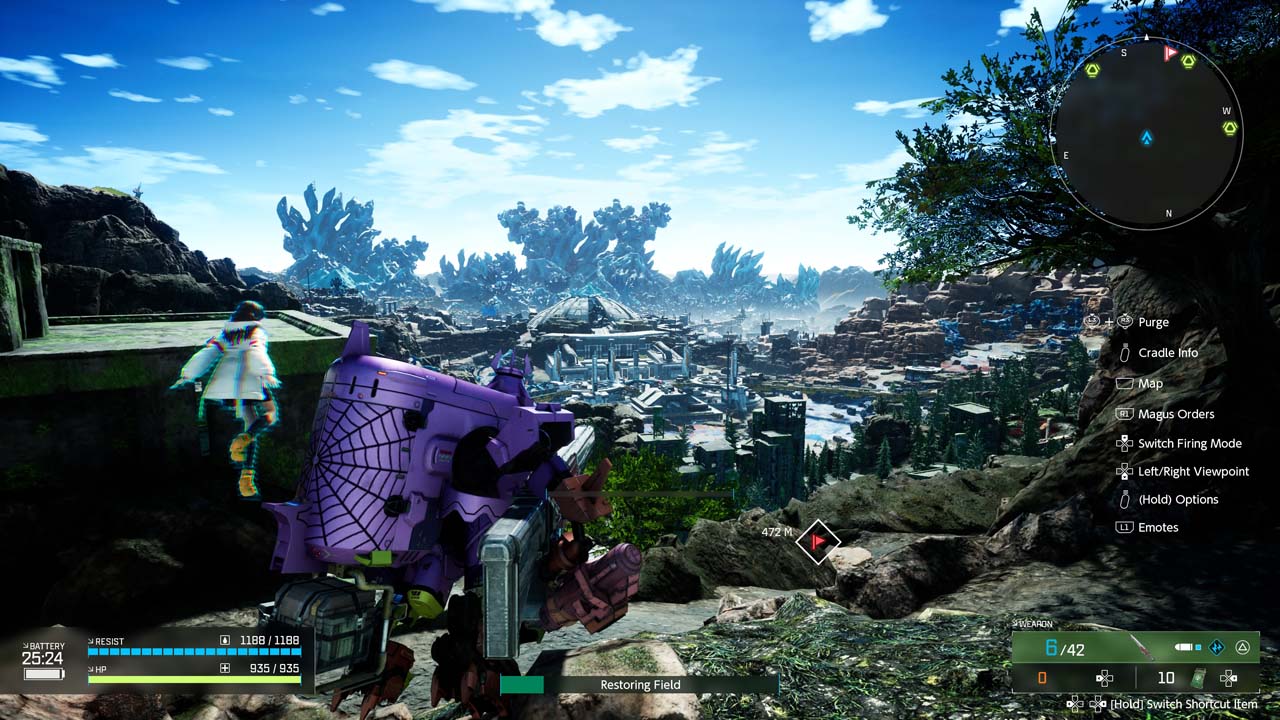Image resolution: width=1280 pixels, height=720 pixels.
Task: Select the red flag waypoint showing 472 M
Action: pos(818,541)
